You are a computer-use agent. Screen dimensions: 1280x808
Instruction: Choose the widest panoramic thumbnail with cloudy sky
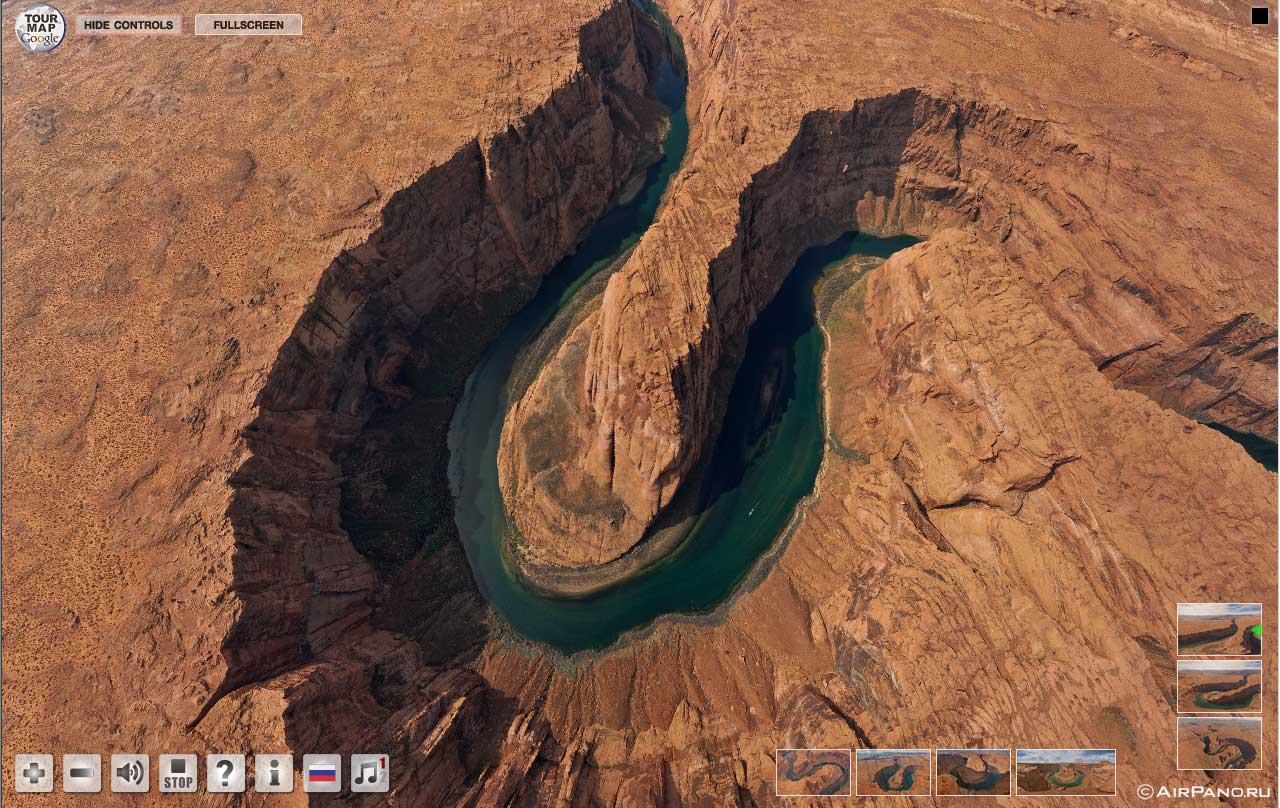pyautogui.click(x=1065, y=772)
